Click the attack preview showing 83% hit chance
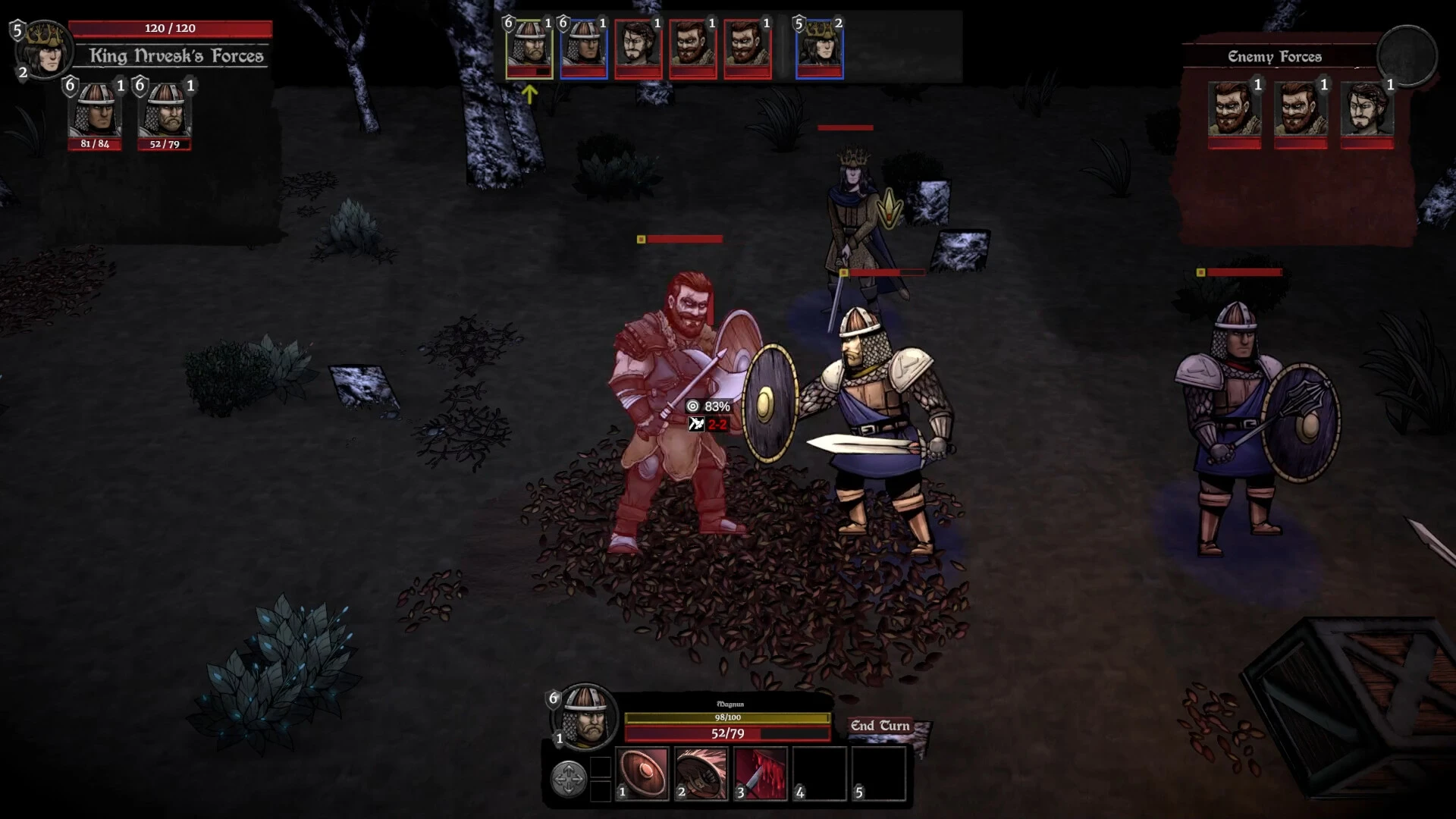This screenshot has height=819, width=1456. coord(710,406)
